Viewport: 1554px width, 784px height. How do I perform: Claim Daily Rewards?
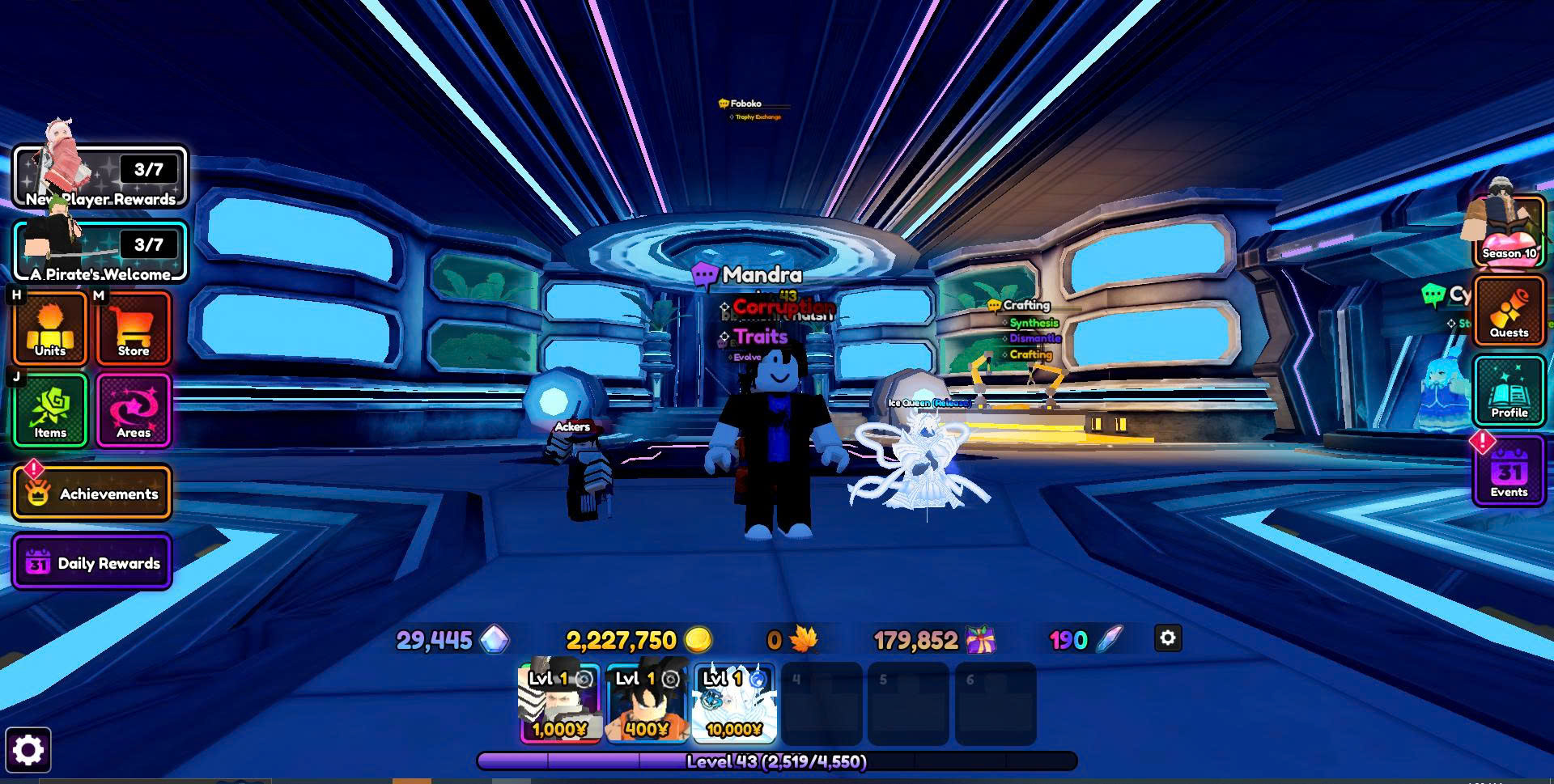pos(92,562)
